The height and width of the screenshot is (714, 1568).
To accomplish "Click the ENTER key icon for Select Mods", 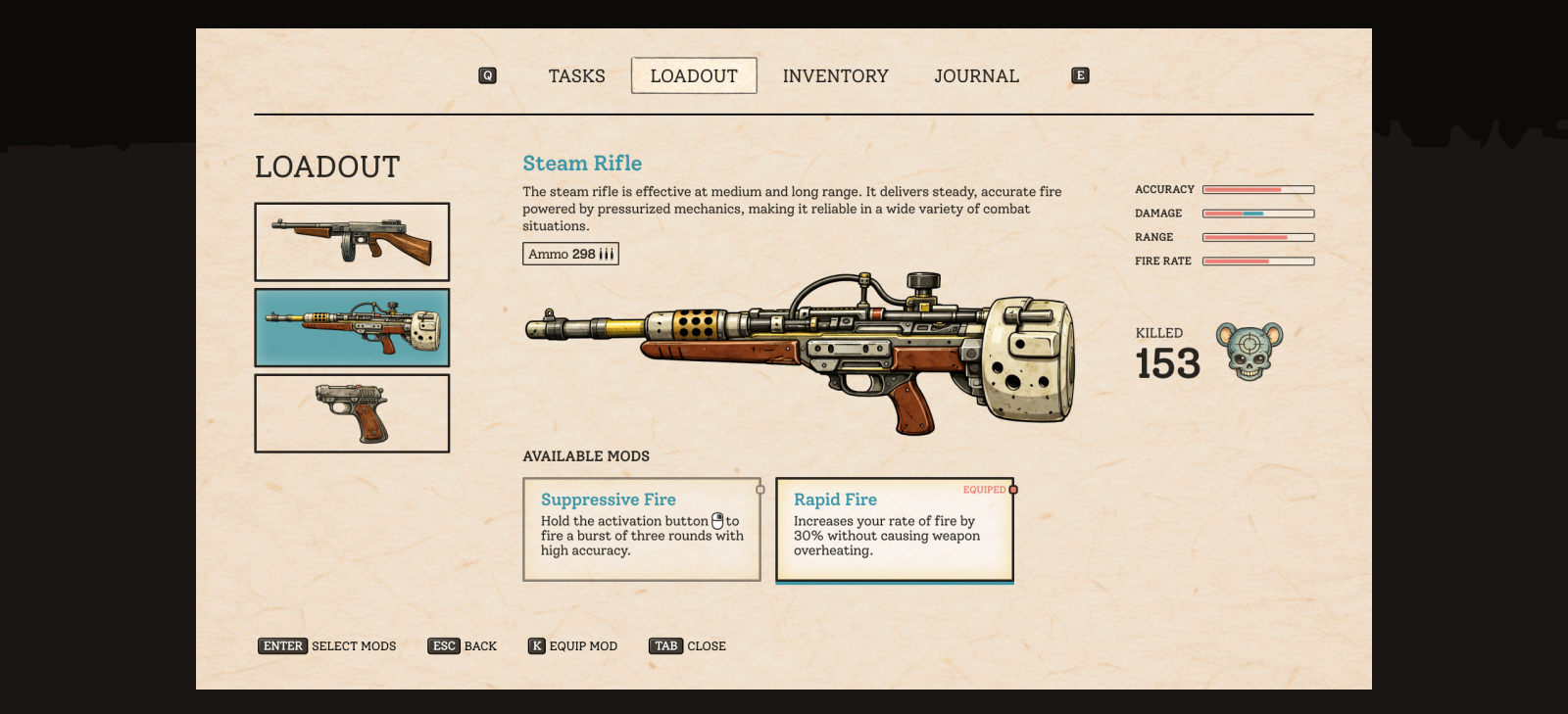I will [282, 646].
